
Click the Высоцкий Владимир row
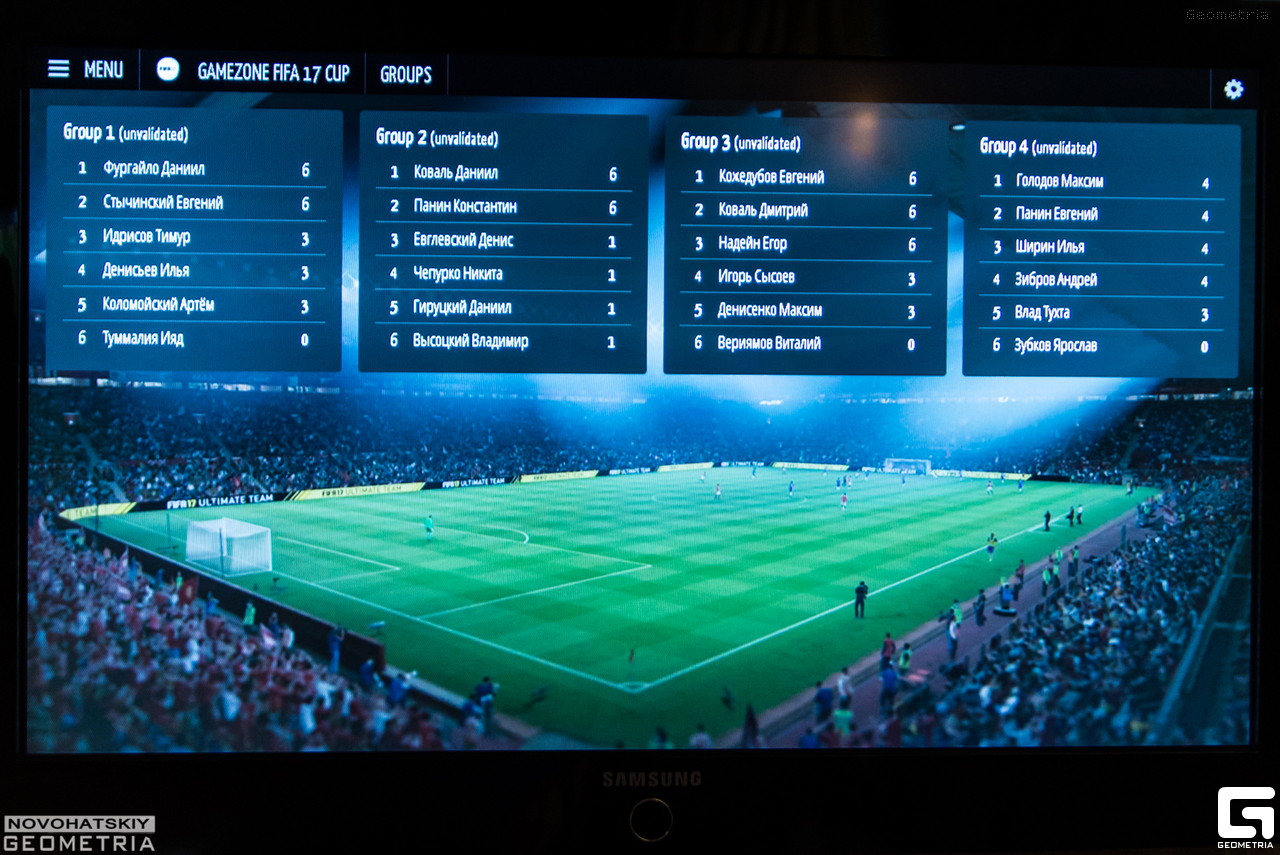471,341
